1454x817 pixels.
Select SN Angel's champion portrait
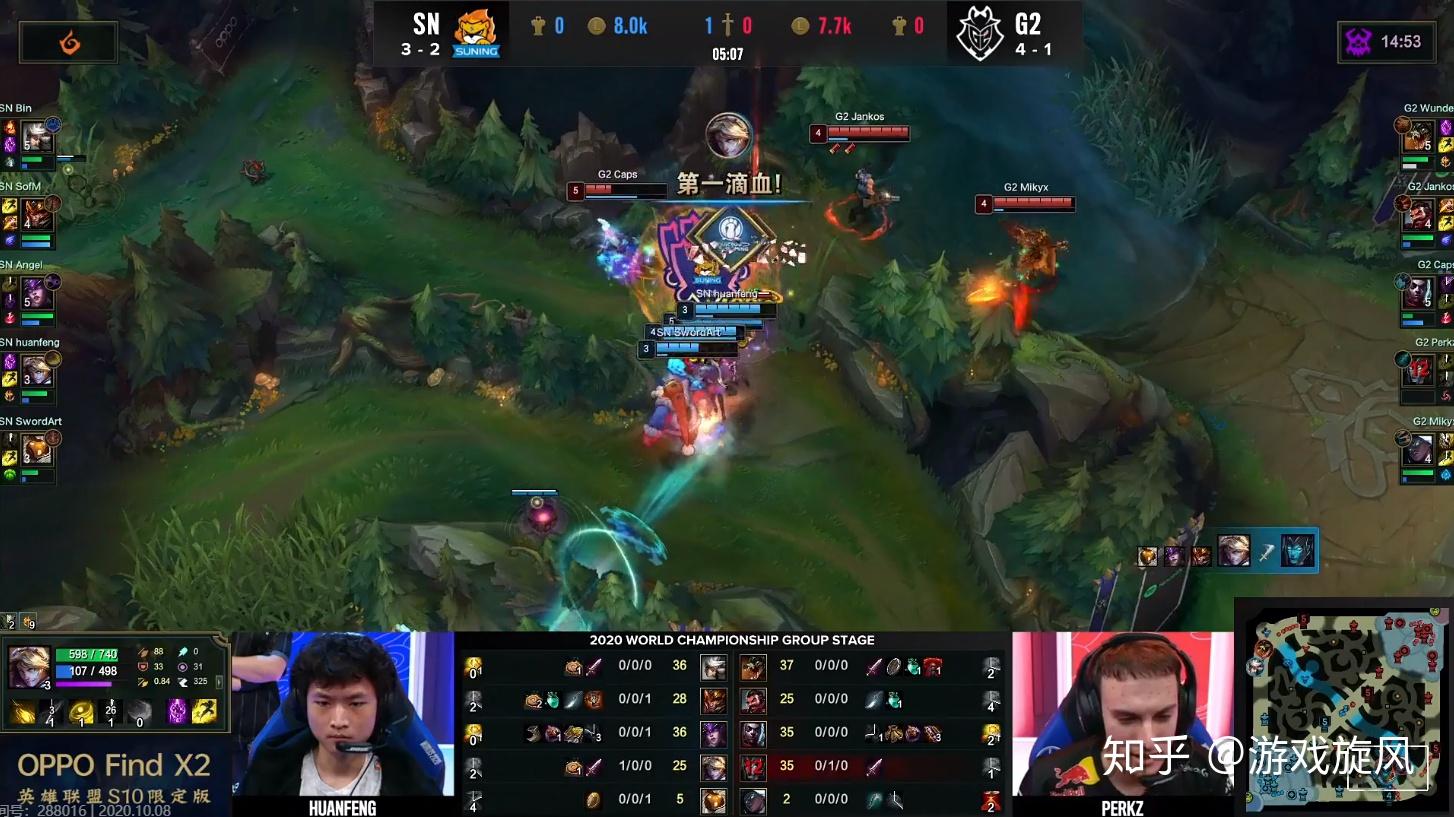(37, 292)
